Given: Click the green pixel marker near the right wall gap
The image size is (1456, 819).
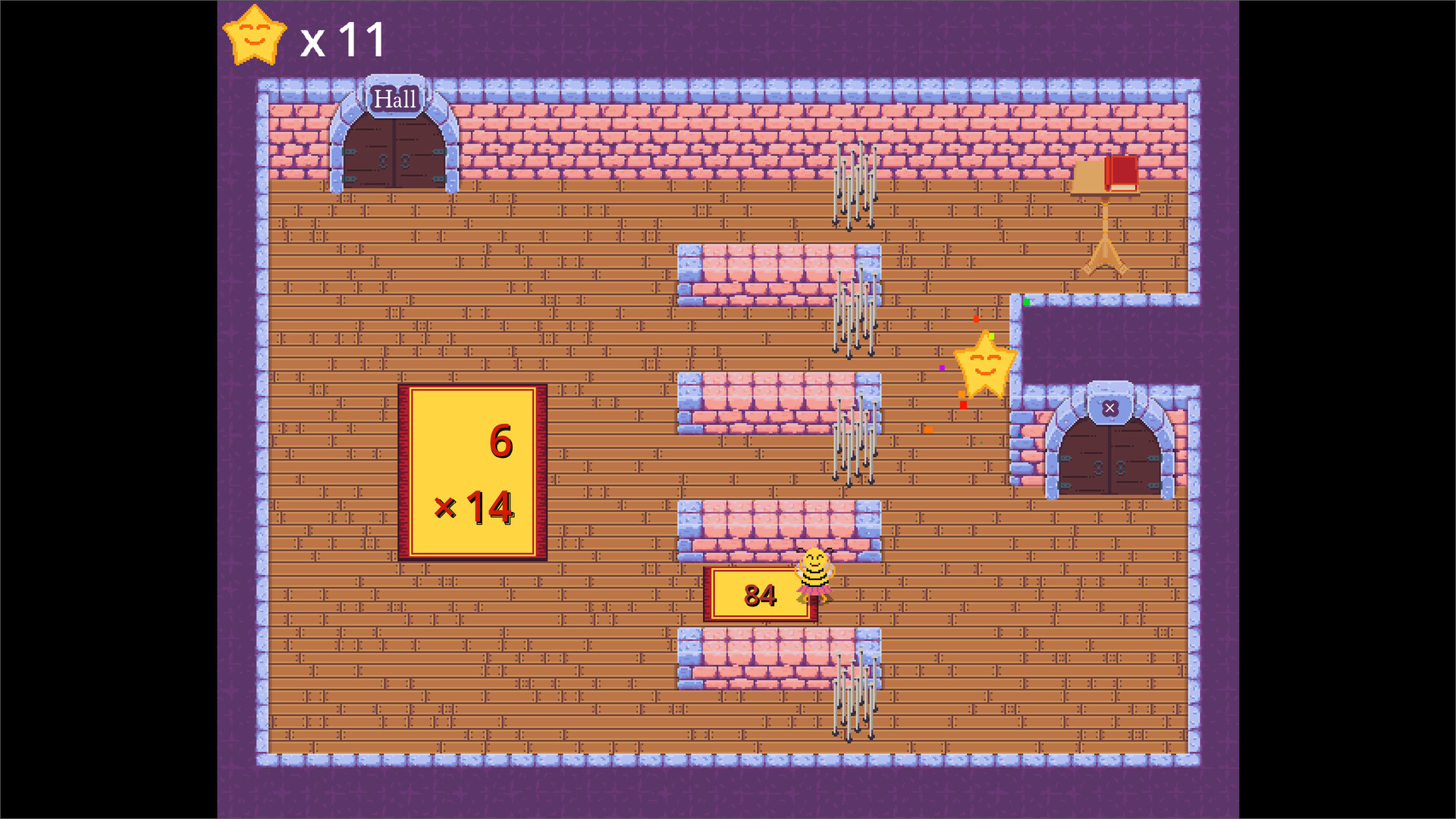Looking at the screenshot, I should (x=1026, y=302).
